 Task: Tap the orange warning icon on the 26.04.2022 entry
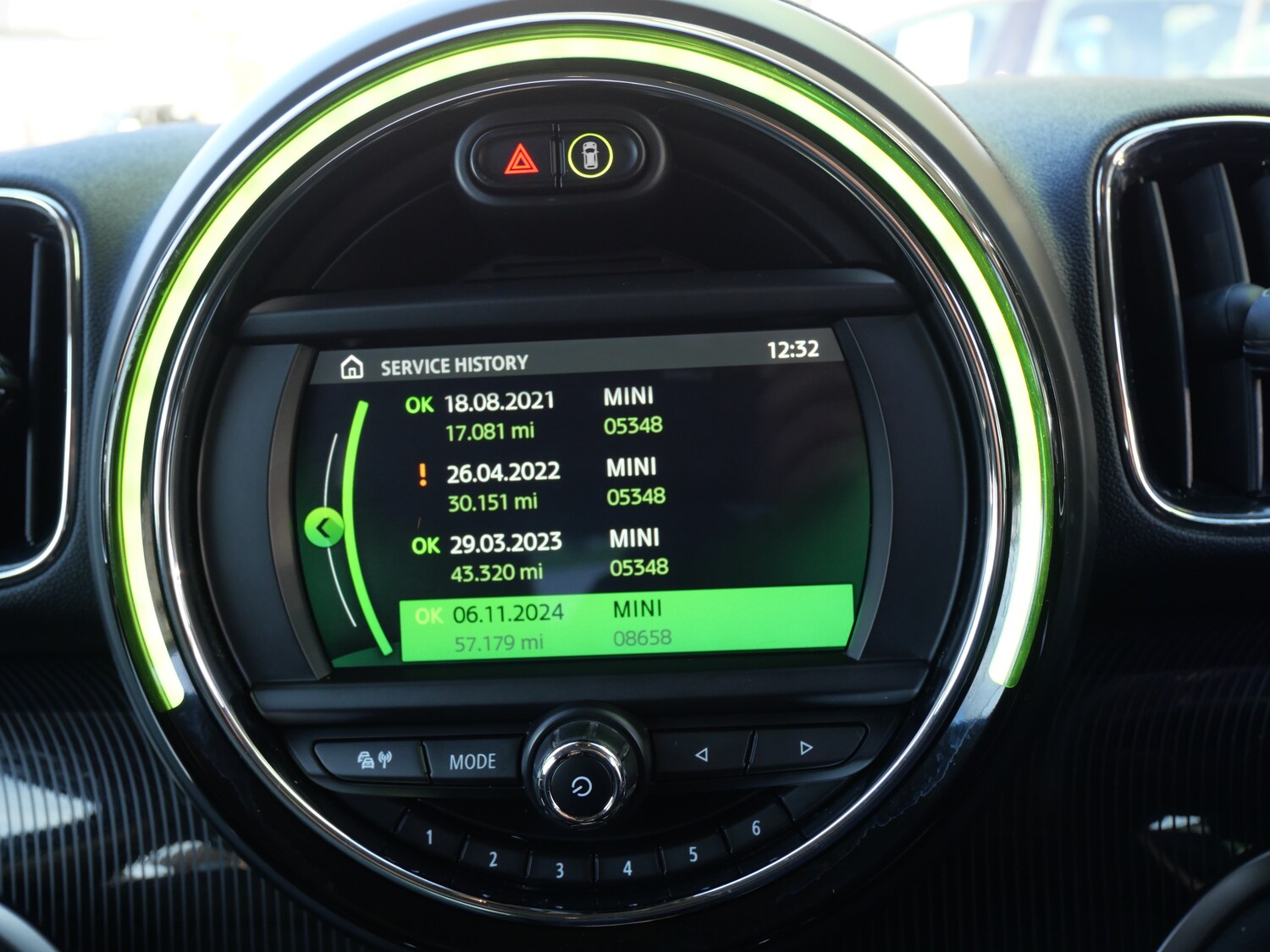(422, 474)
